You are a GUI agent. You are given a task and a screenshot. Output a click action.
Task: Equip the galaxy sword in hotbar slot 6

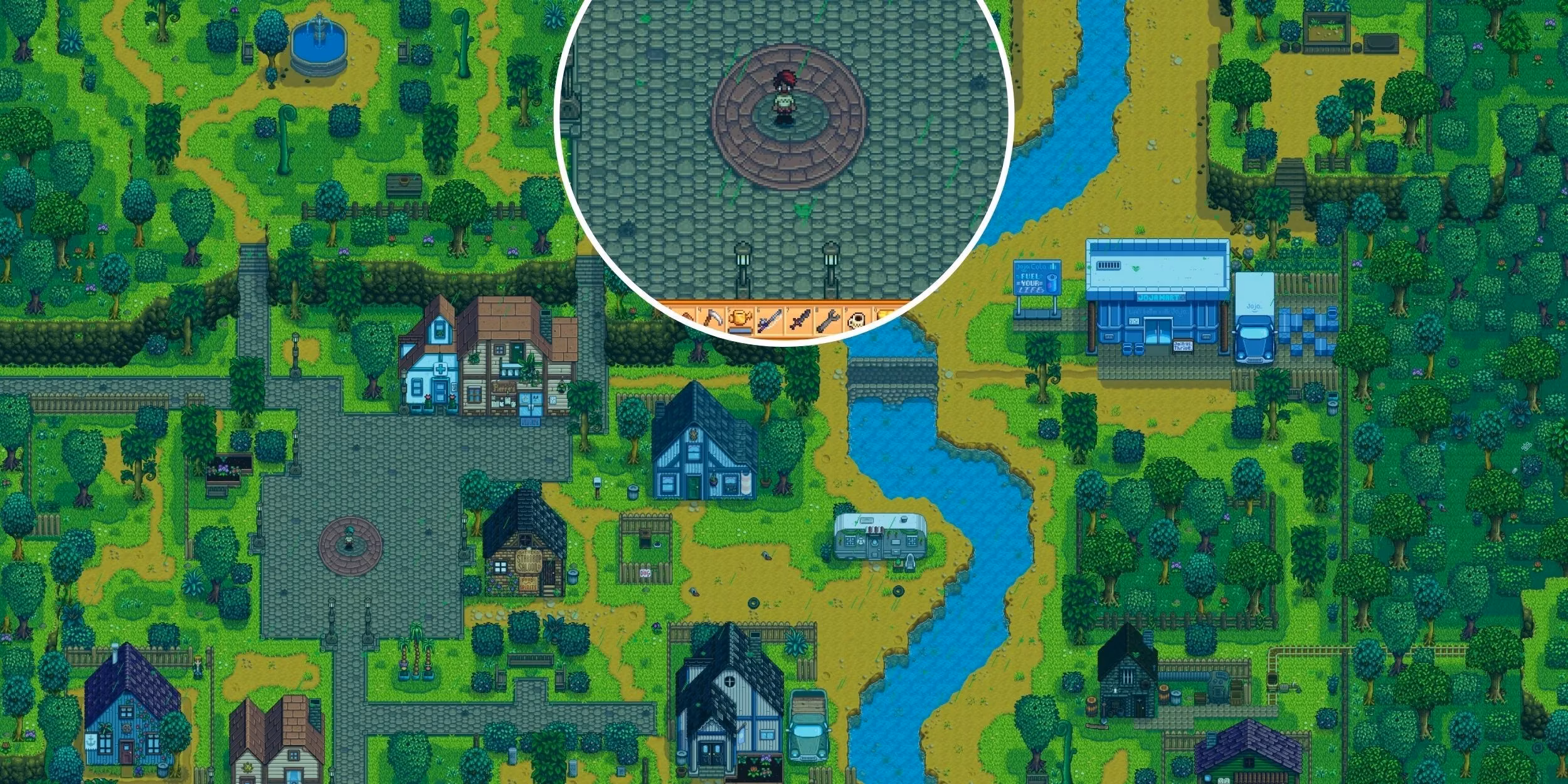770,321
